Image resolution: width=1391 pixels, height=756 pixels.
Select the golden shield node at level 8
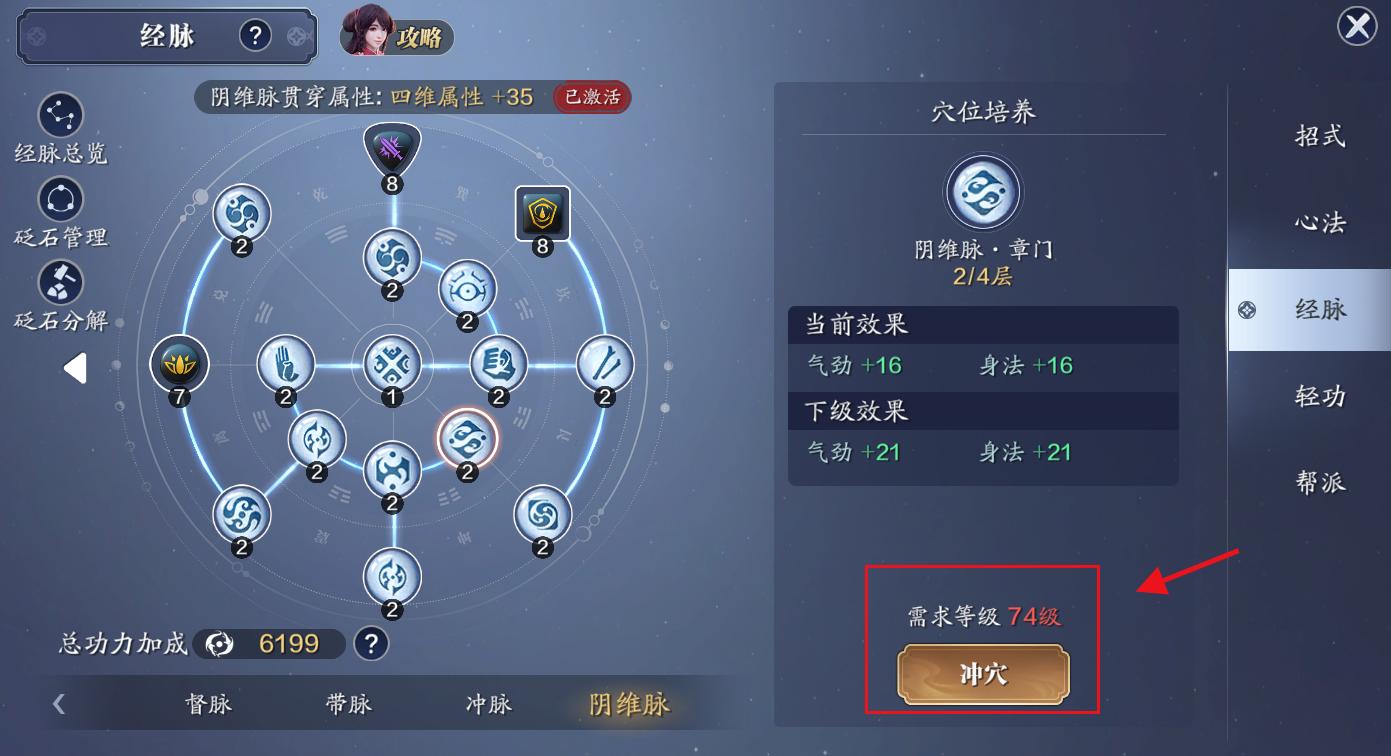pyautogui.click(x=541, y=213)
